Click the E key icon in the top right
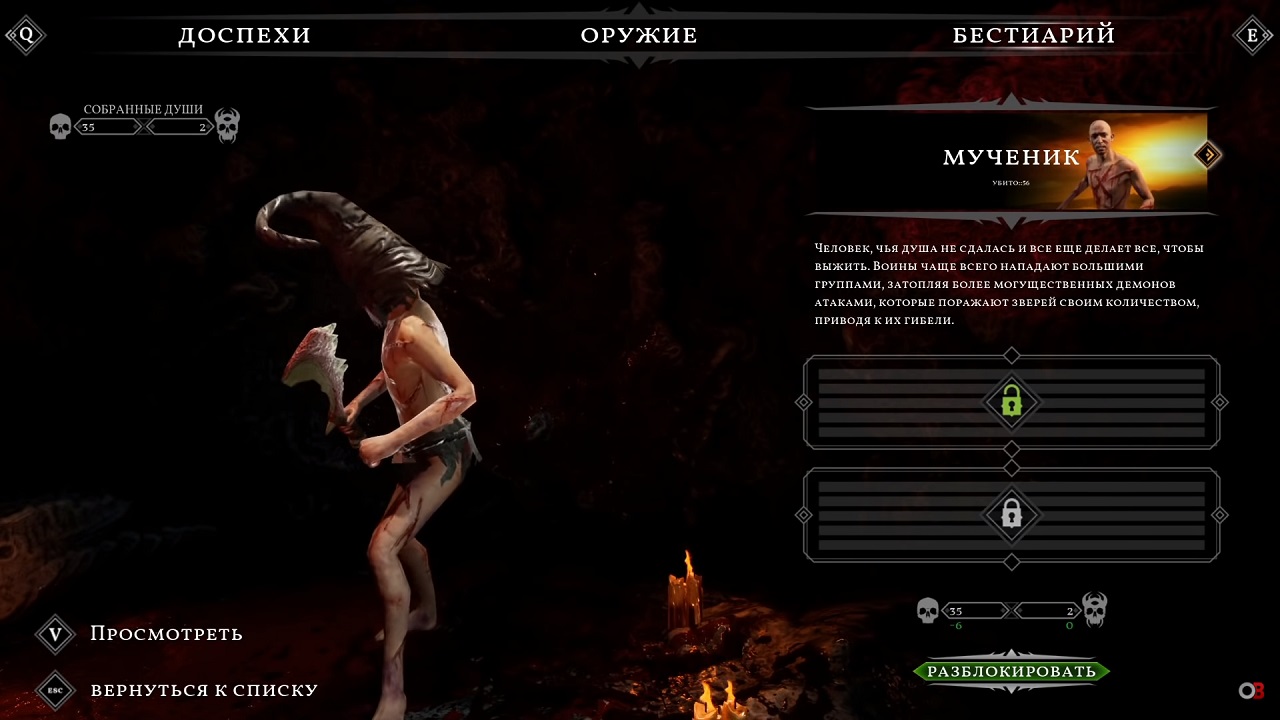The image size is (1280, 720). (1253, 34)
